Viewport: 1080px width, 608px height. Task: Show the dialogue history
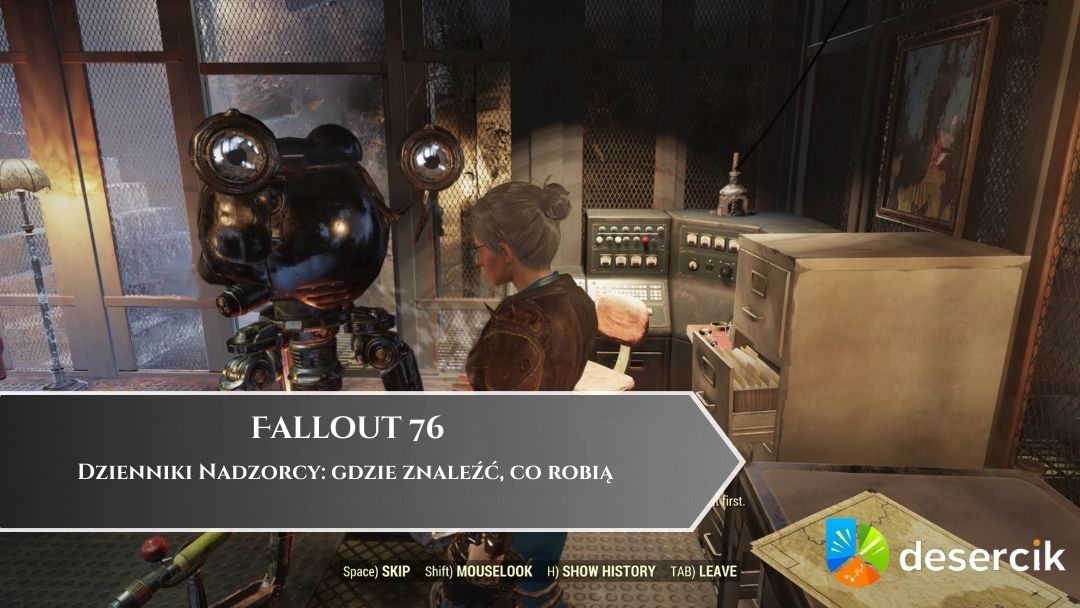point(601,572)
